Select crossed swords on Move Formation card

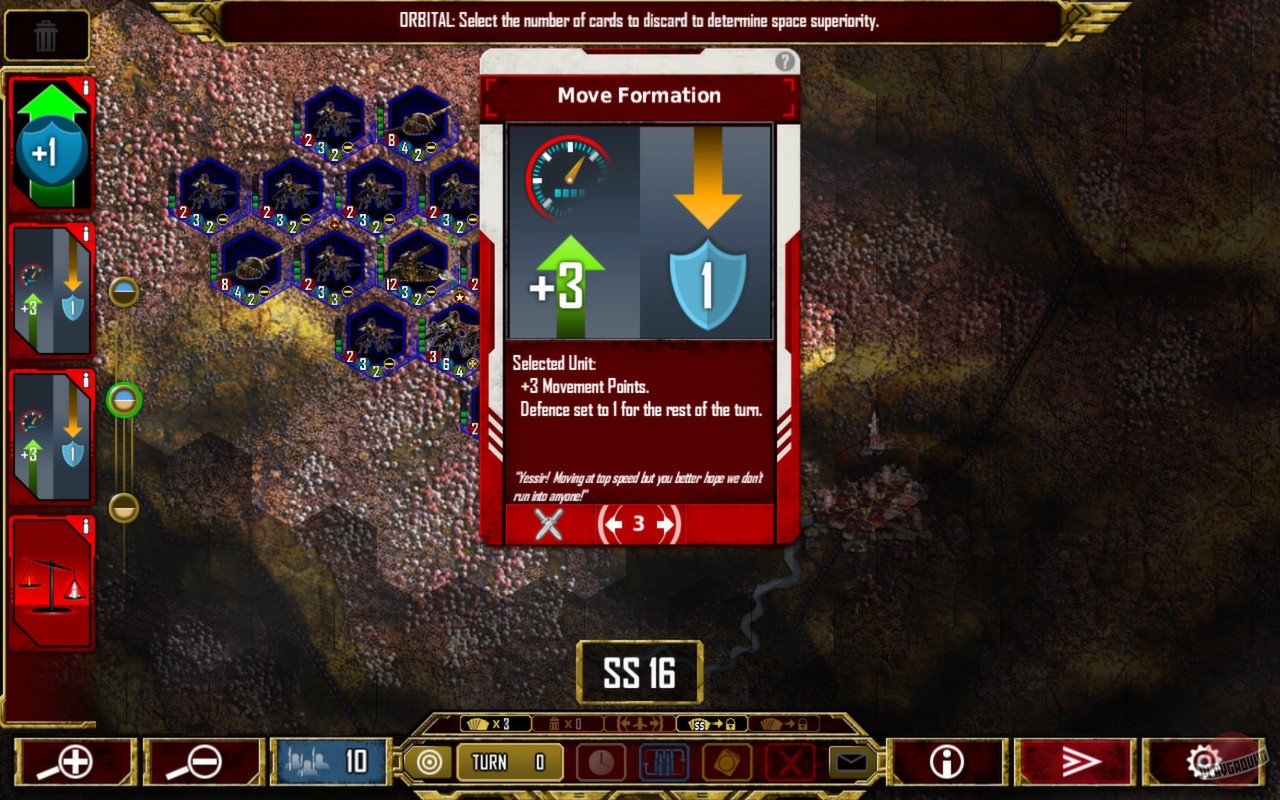(546, 524)
